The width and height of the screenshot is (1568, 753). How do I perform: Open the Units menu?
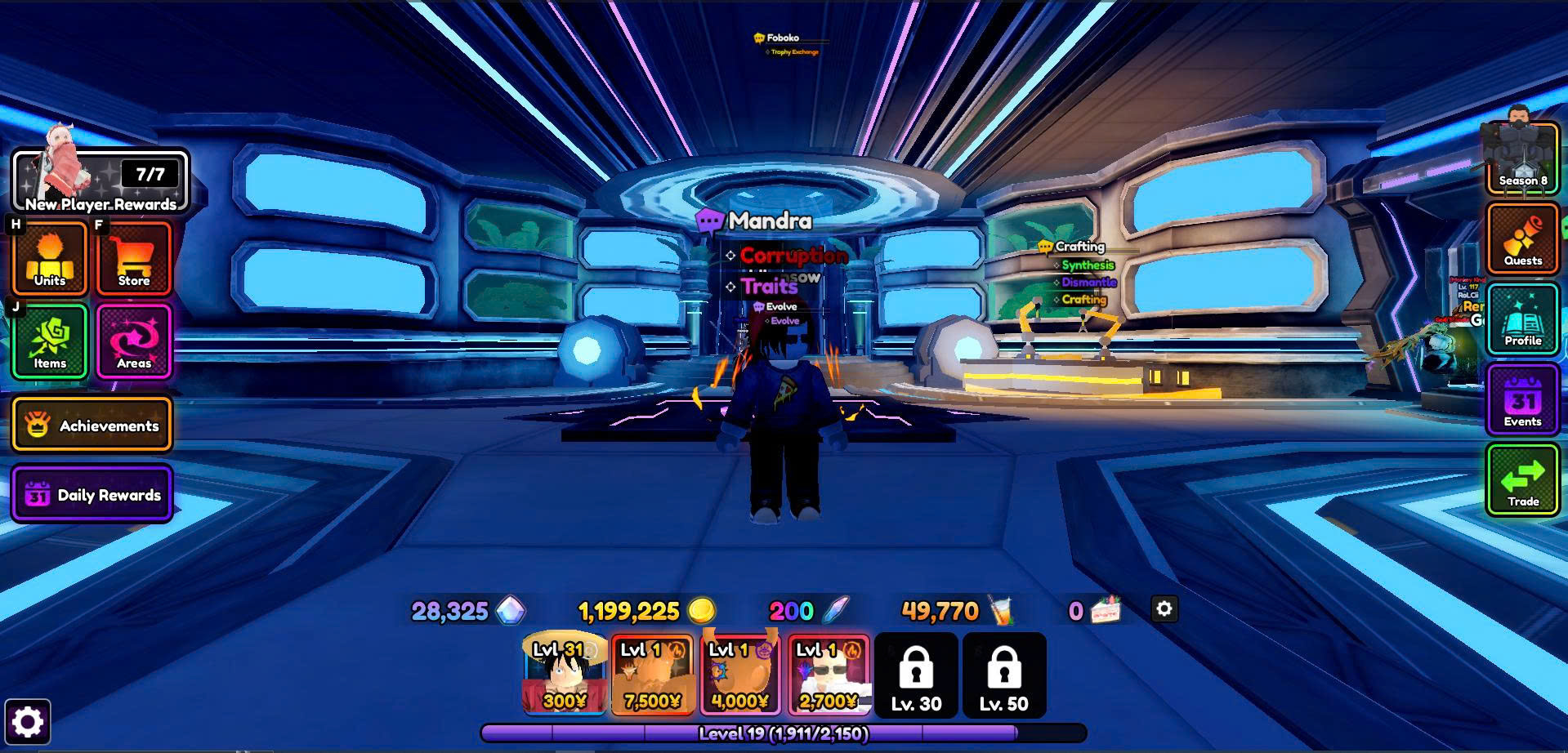tap(50, 259)
